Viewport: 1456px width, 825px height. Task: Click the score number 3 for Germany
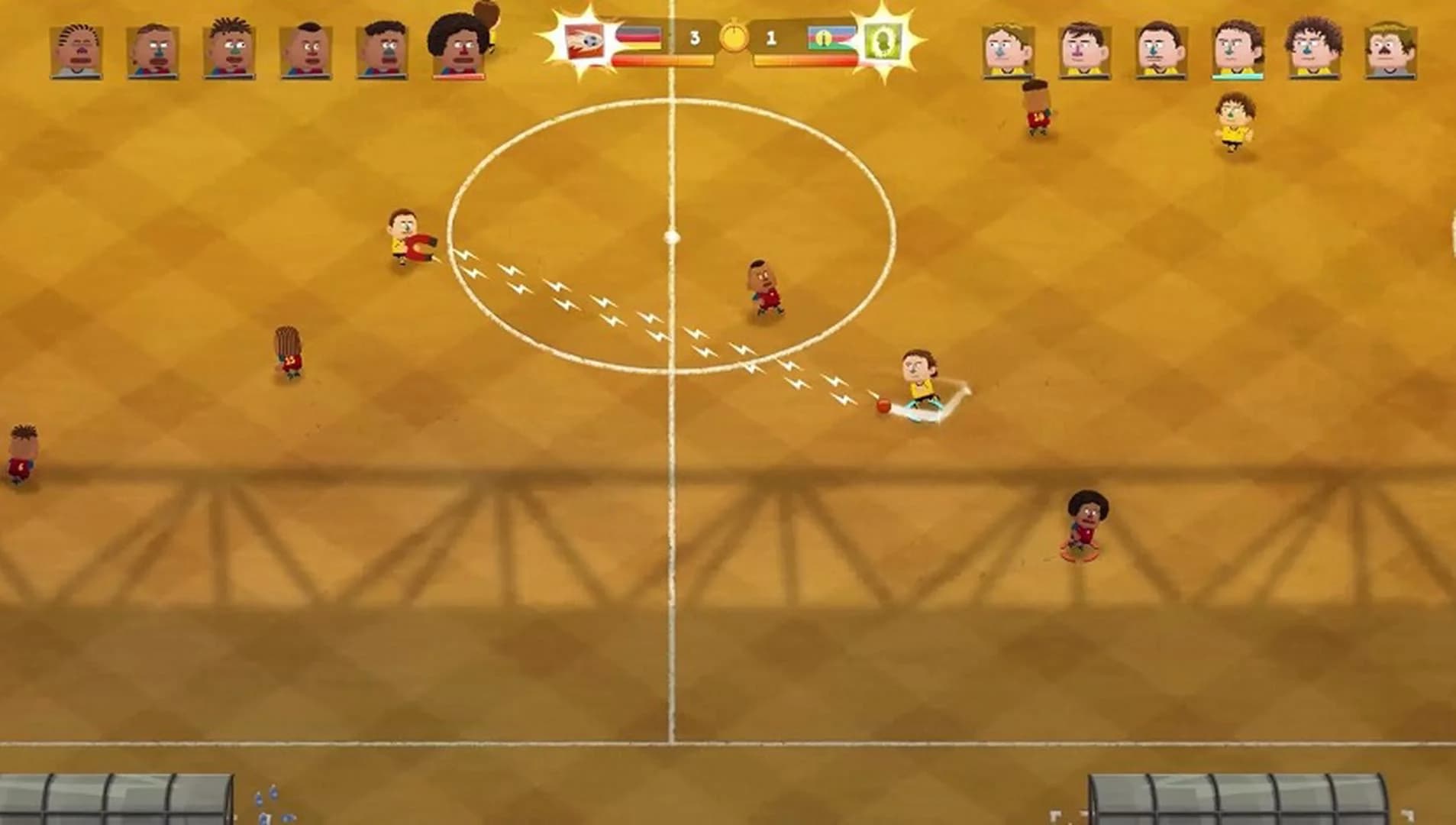[695, 37]
